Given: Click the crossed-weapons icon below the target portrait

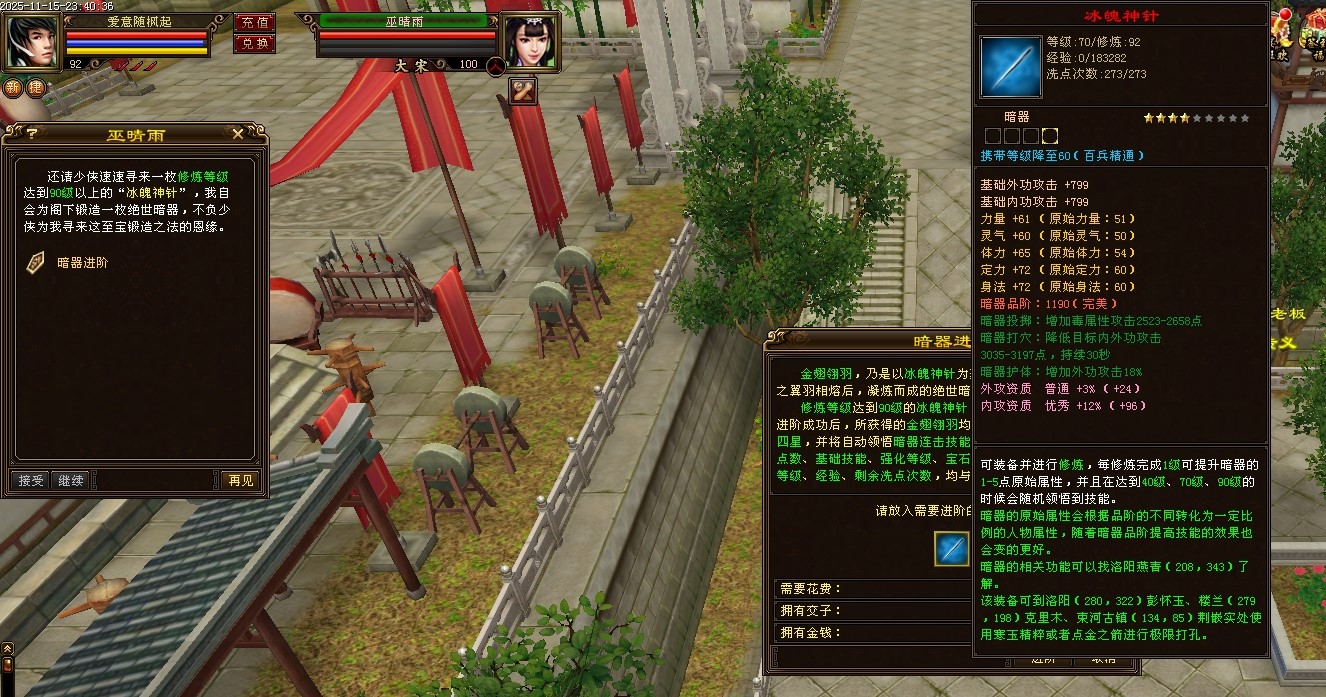Looking at the screenshot, I should pos(524,91).
